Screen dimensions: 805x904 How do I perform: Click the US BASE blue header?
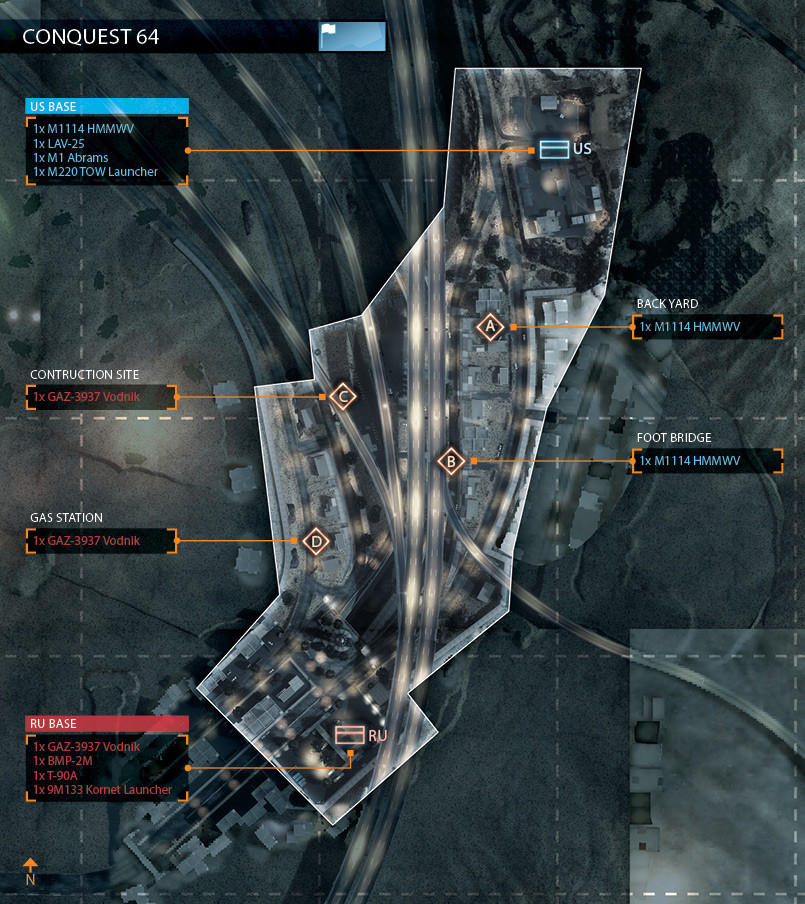click(107, 106)
